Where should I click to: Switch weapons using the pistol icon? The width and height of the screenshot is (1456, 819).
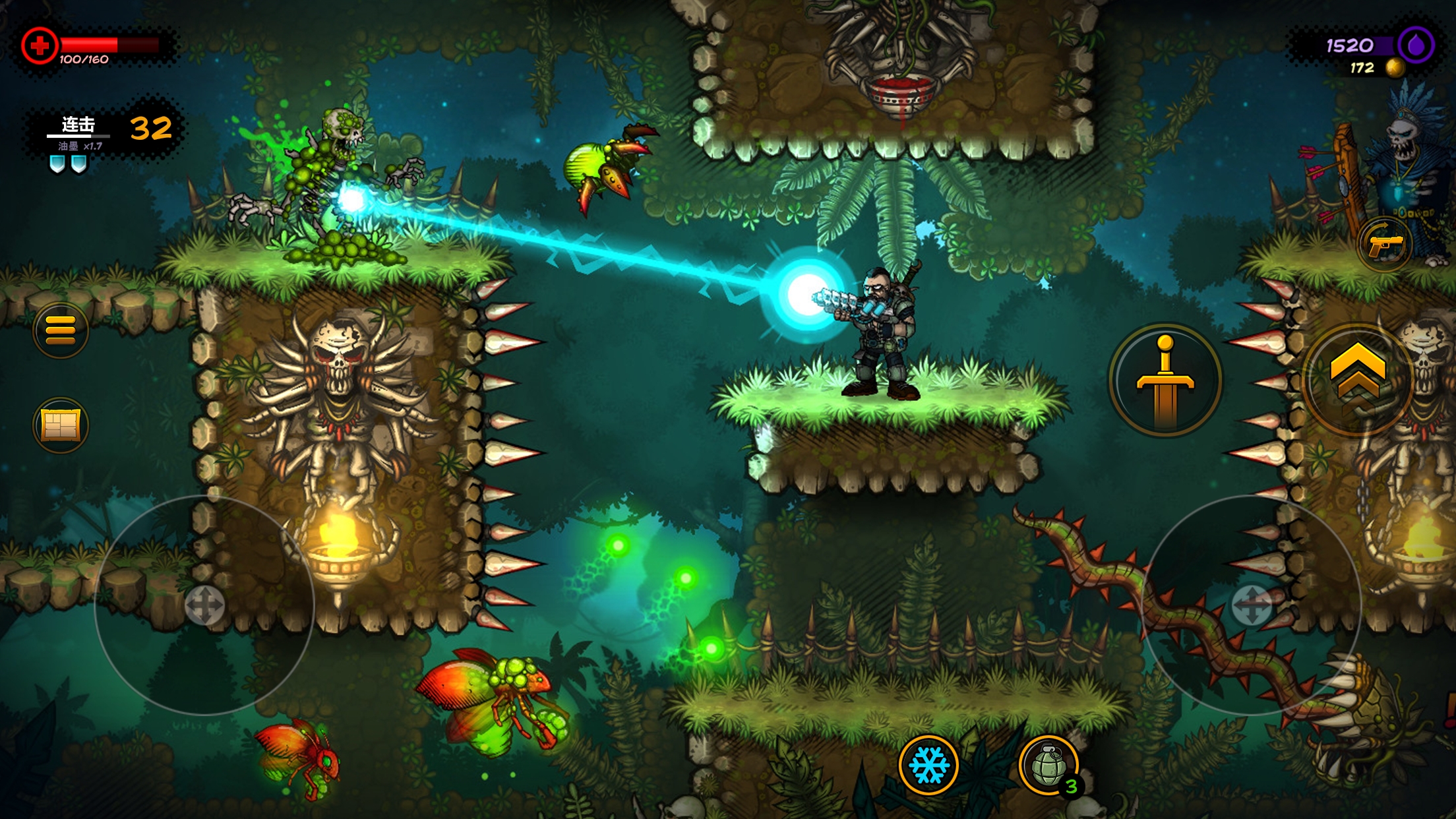tap(1385, 245)
